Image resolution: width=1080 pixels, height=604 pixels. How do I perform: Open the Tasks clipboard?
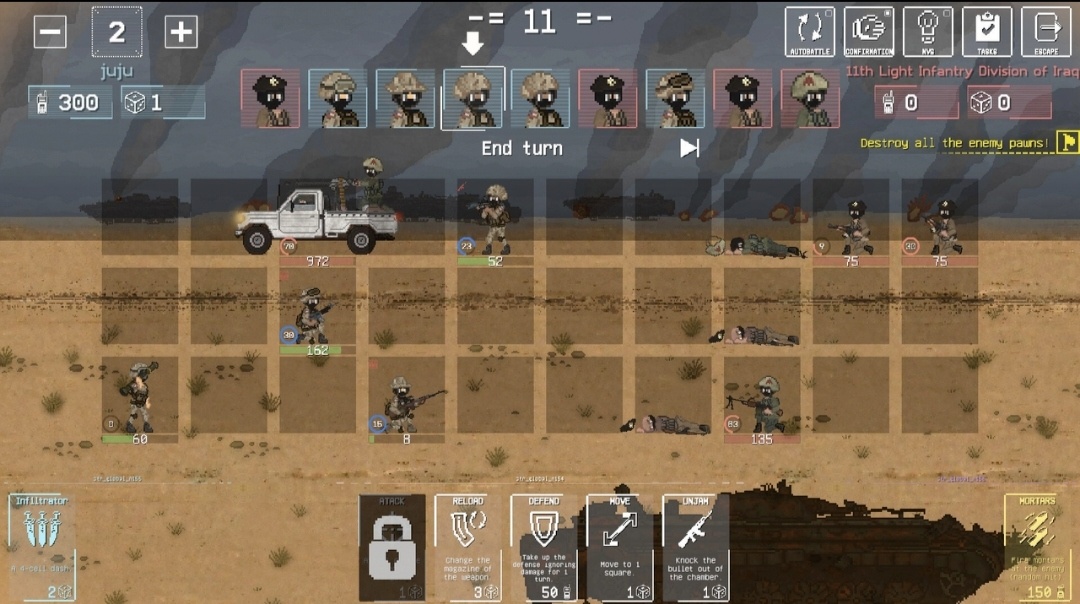coord(987,32)
